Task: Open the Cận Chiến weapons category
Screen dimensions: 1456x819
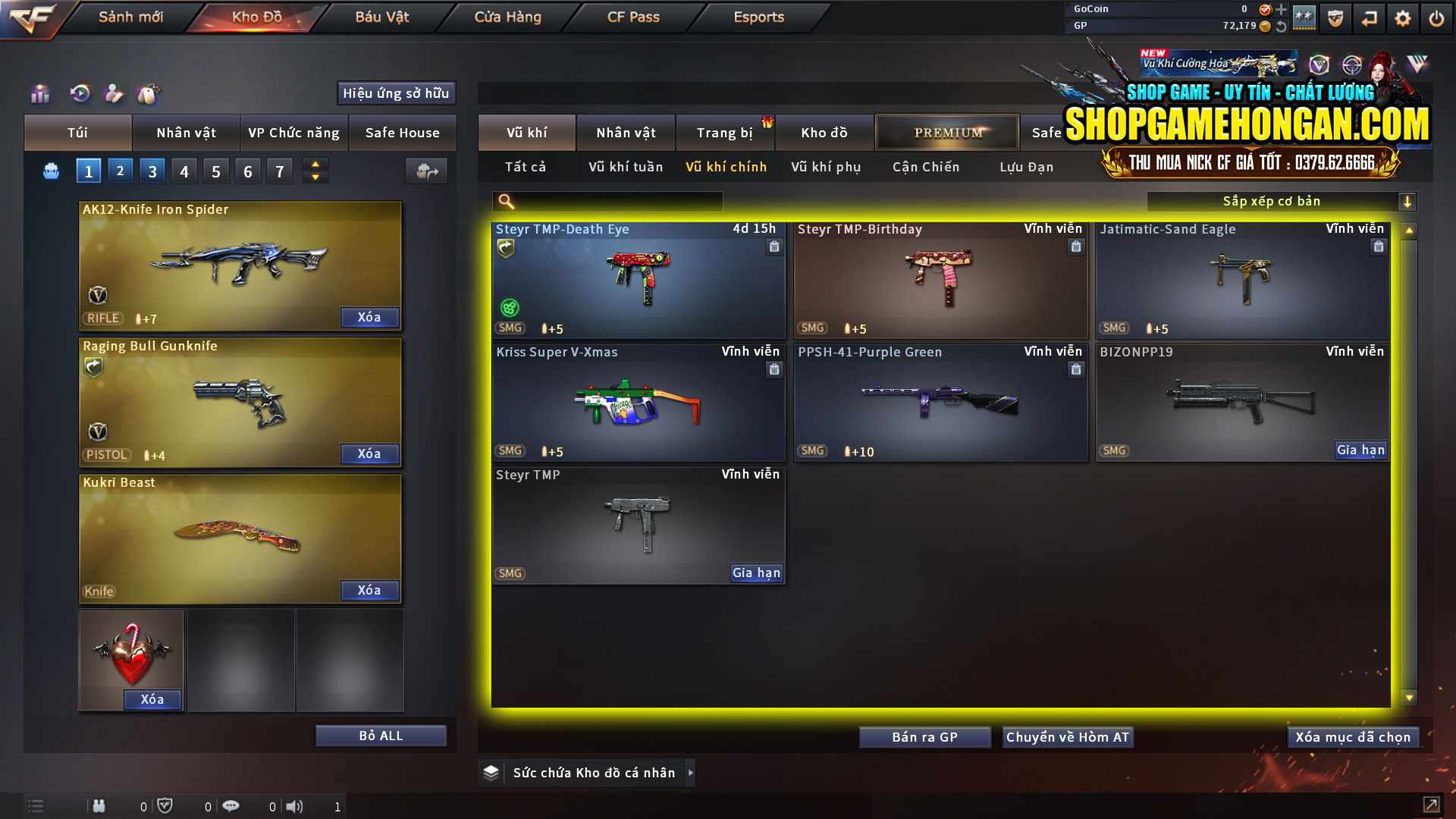Action: tap(926, 167)
